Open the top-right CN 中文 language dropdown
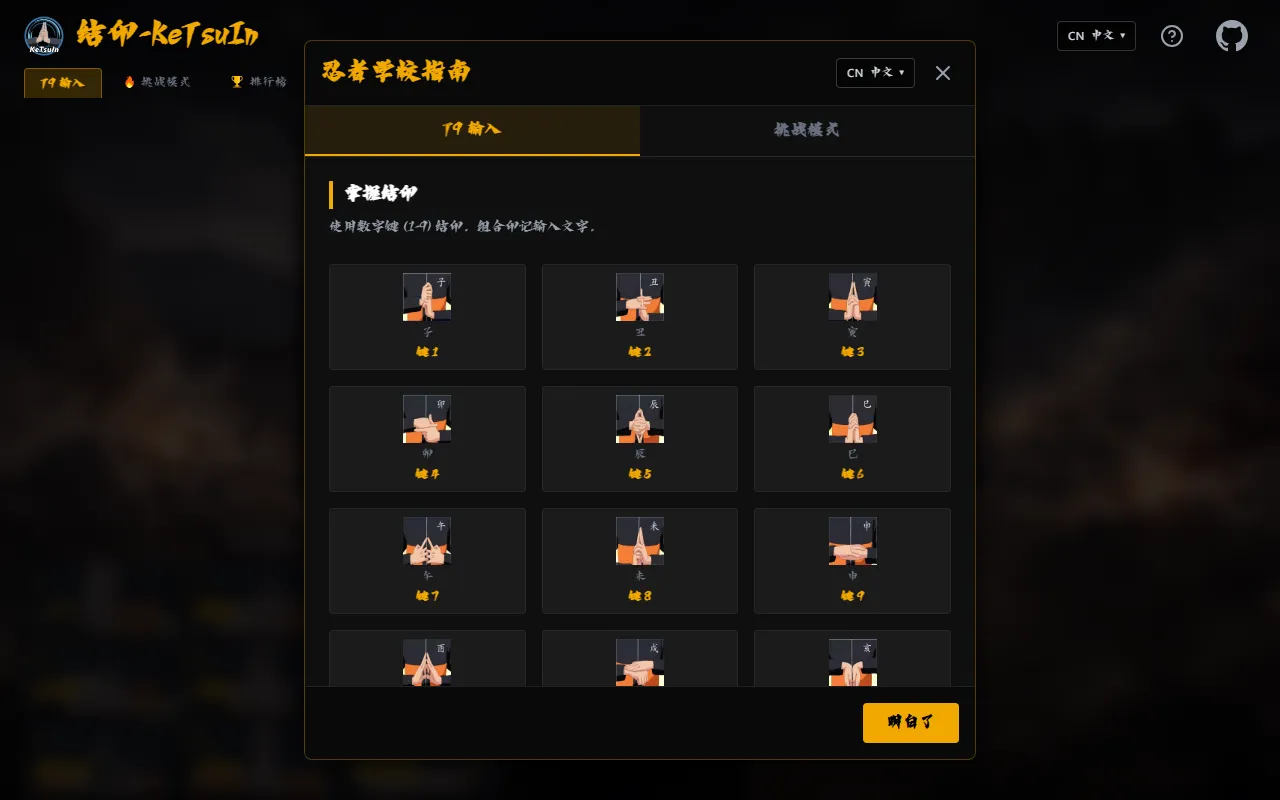Viewport: 1280px width, 800px height. pos(1096,35)
